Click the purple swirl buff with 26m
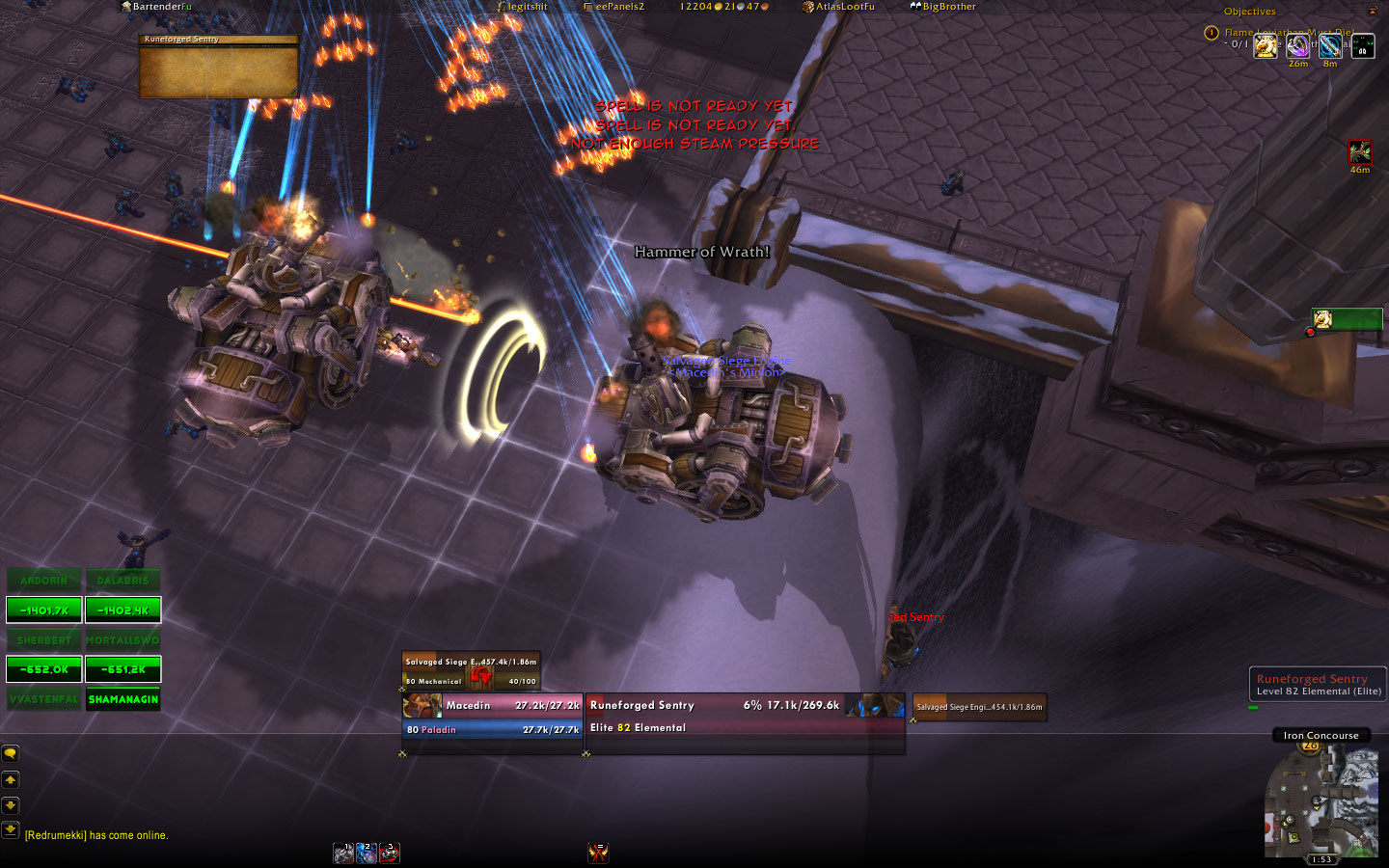This screenshot has height=868, width=1389. [1298, 45]
